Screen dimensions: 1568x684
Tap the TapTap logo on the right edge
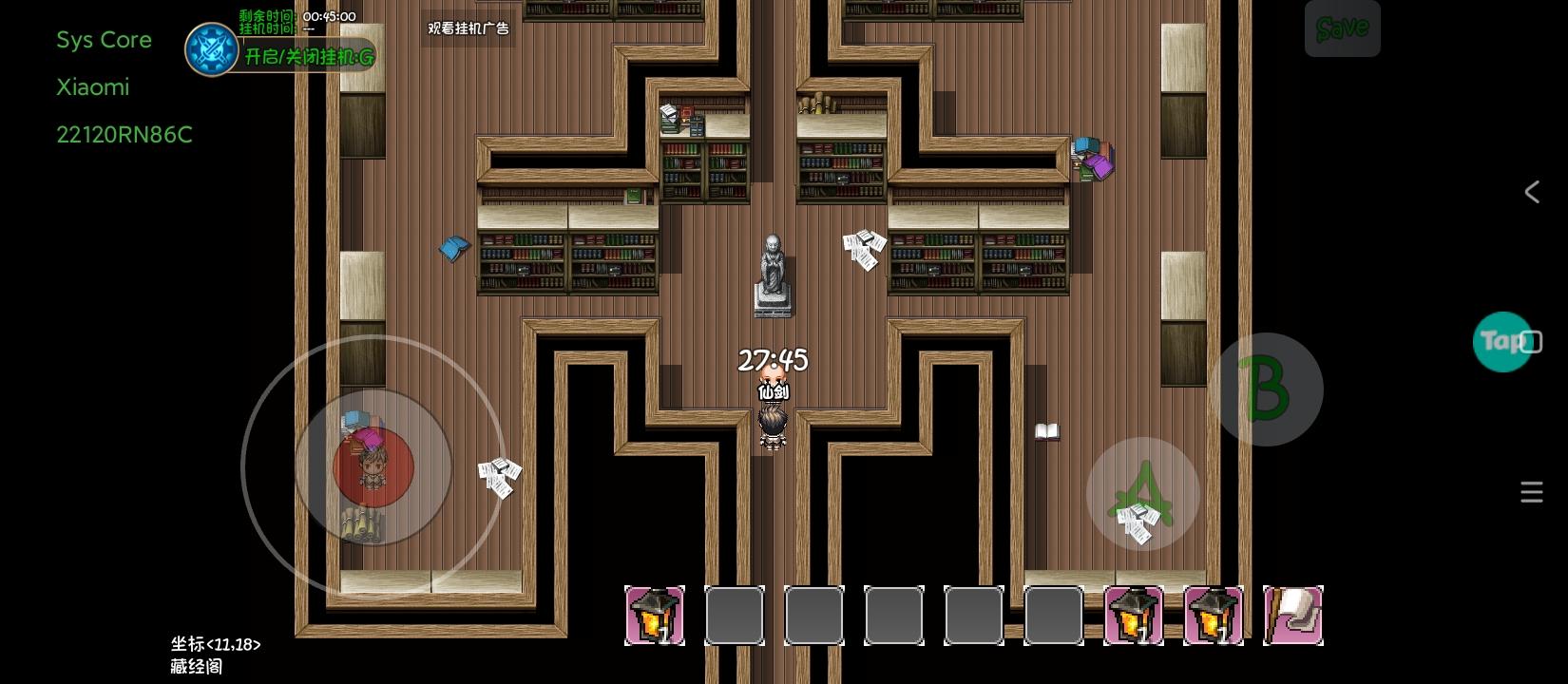pyautogui.click(x=1504, y=341)
